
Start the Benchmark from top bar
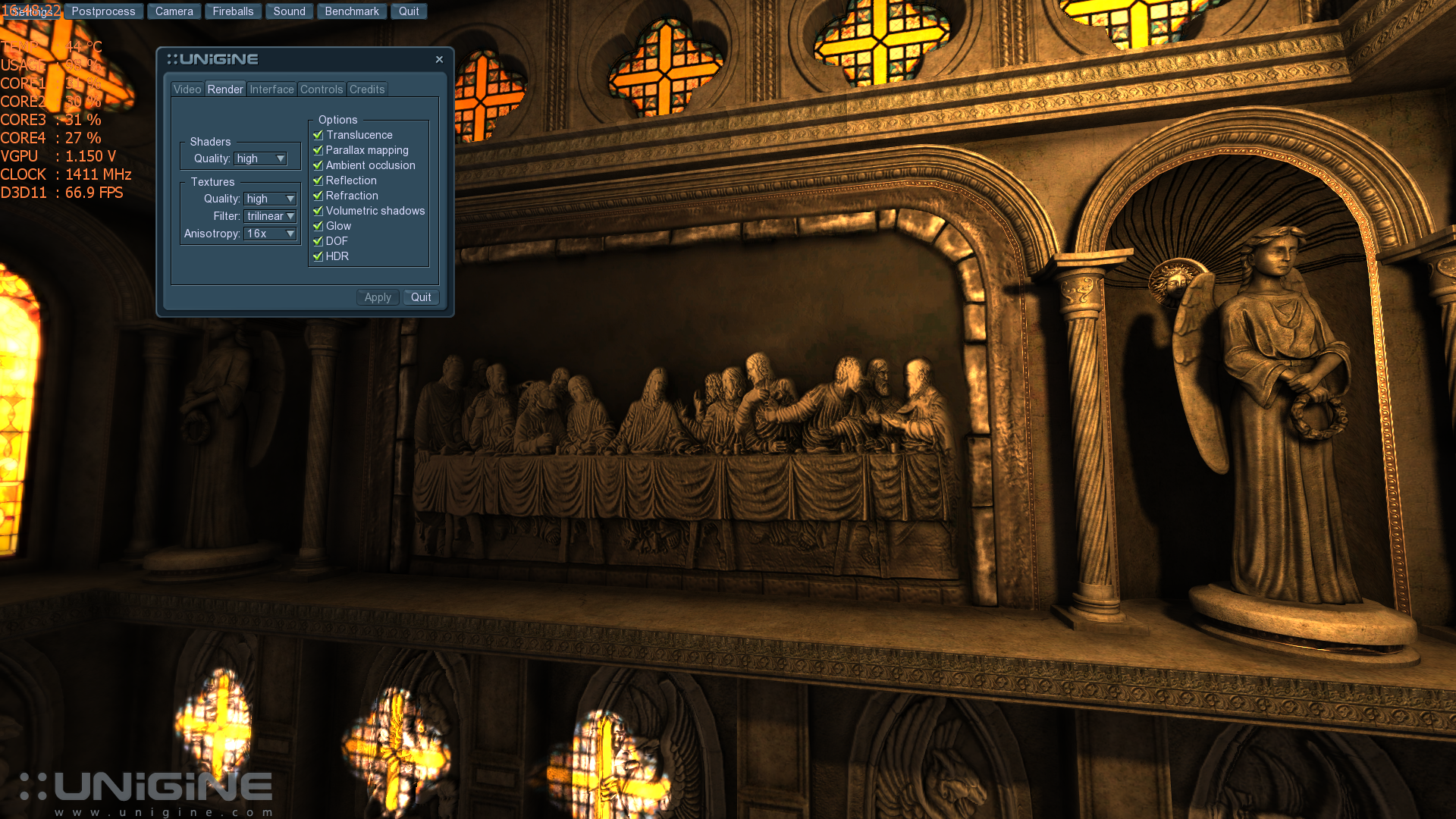[352, 11]
